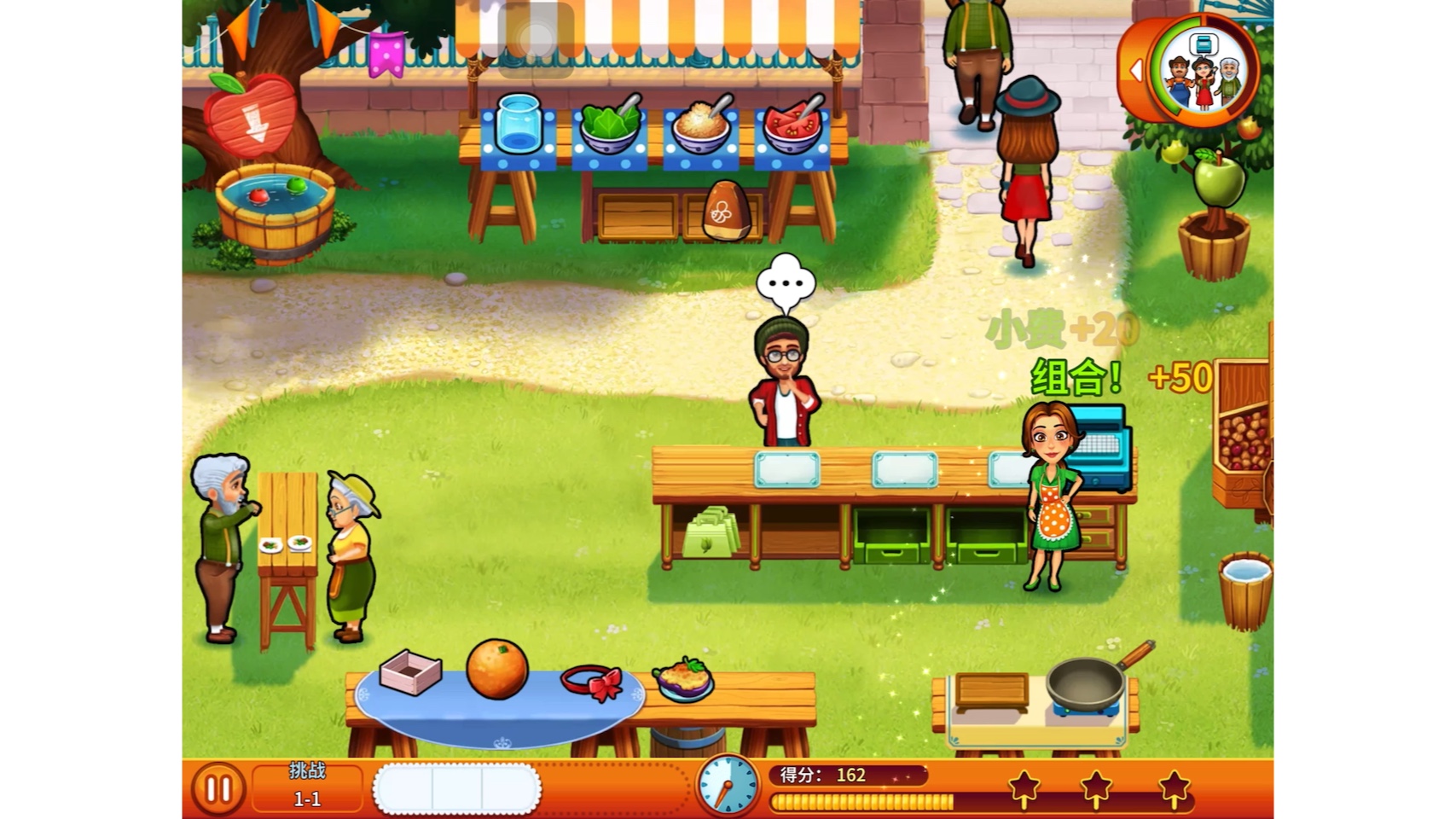
Task: Pick the orange from the blue table
Action: pyautogui.click(x=496, y=669)
